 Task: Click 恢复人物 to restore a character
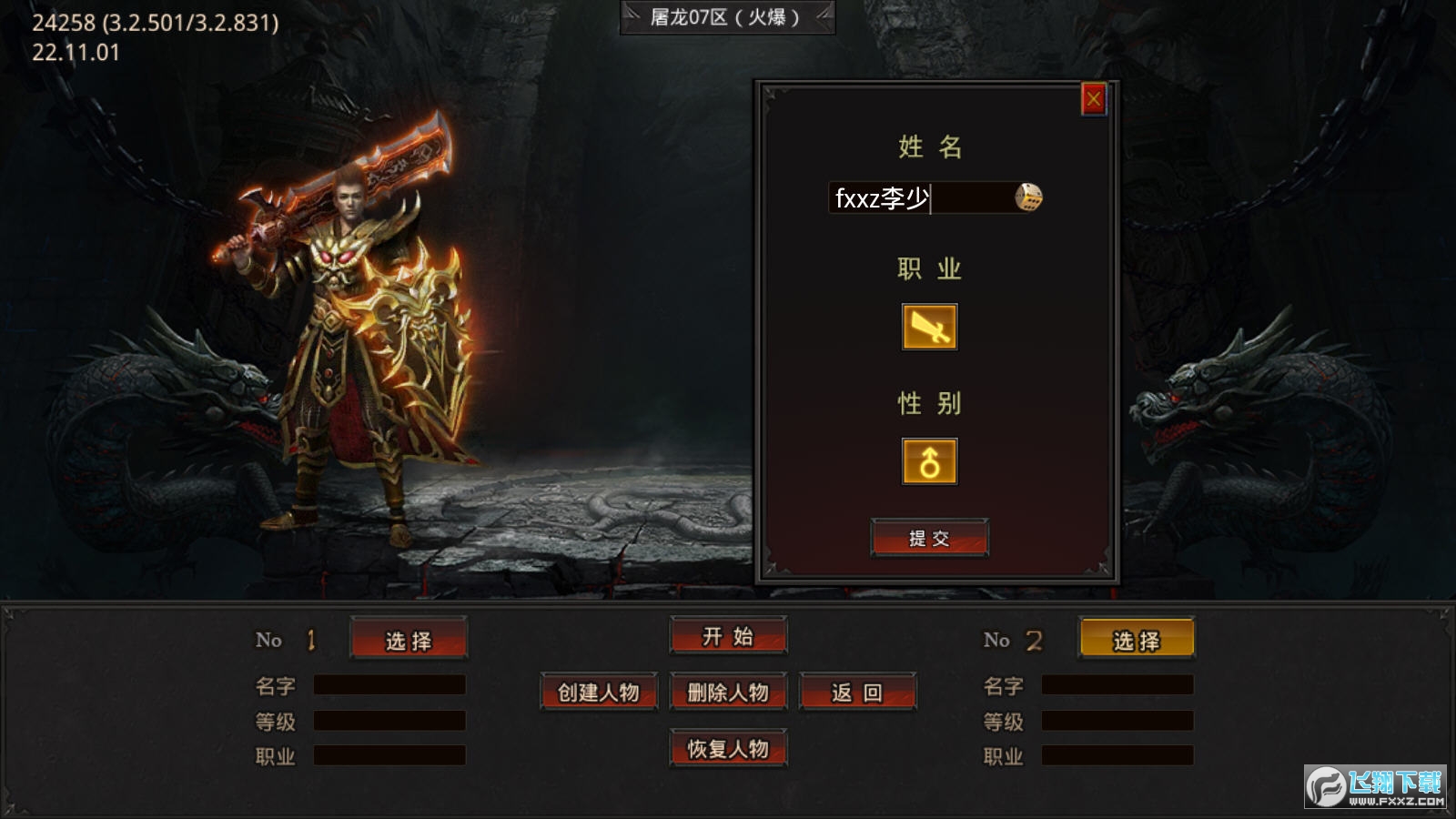pos(727,749)
